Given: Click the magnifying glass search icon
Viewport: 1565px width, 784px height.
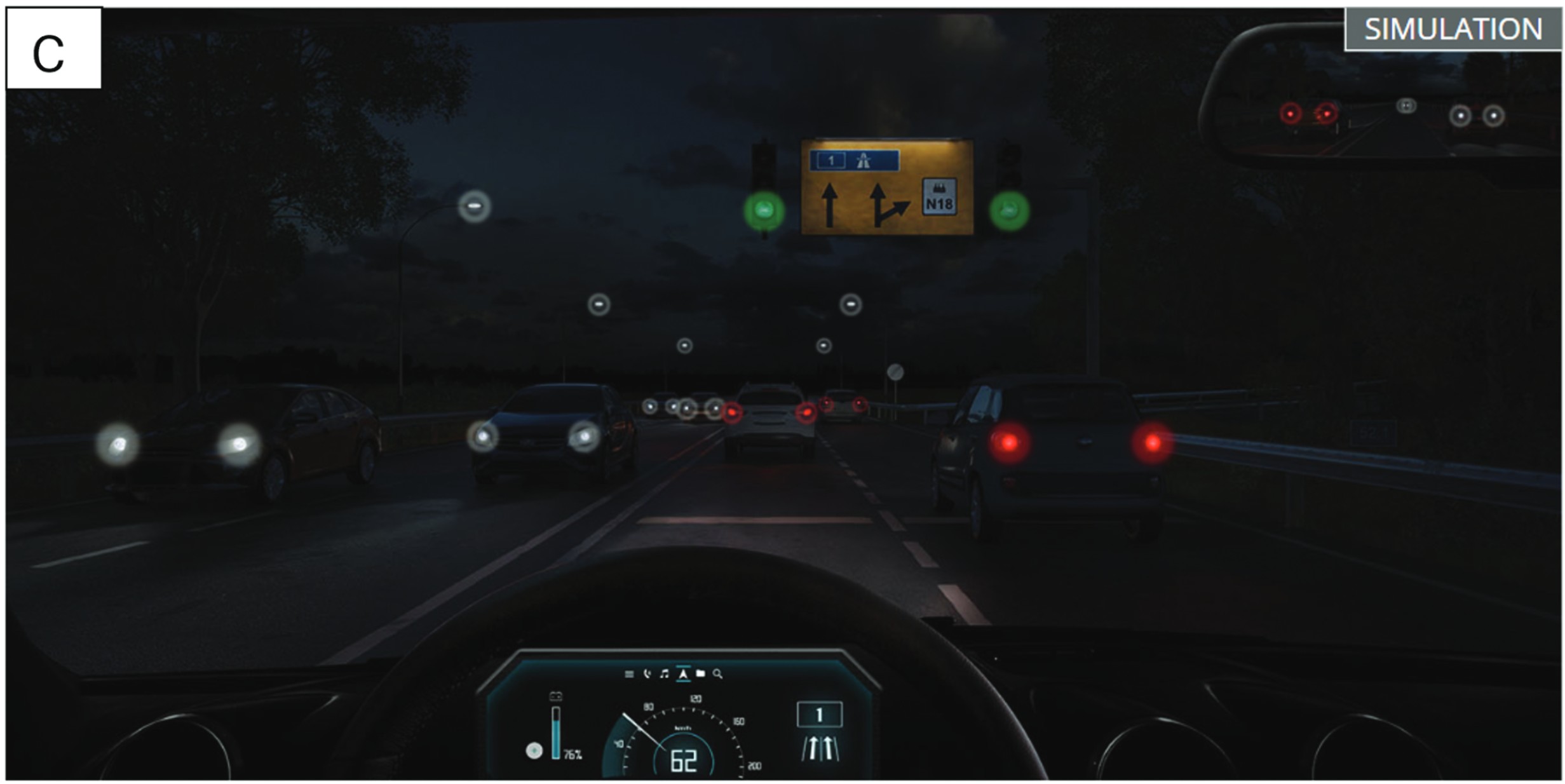Looking at the screenshot, I should click(x=718, y=673).
